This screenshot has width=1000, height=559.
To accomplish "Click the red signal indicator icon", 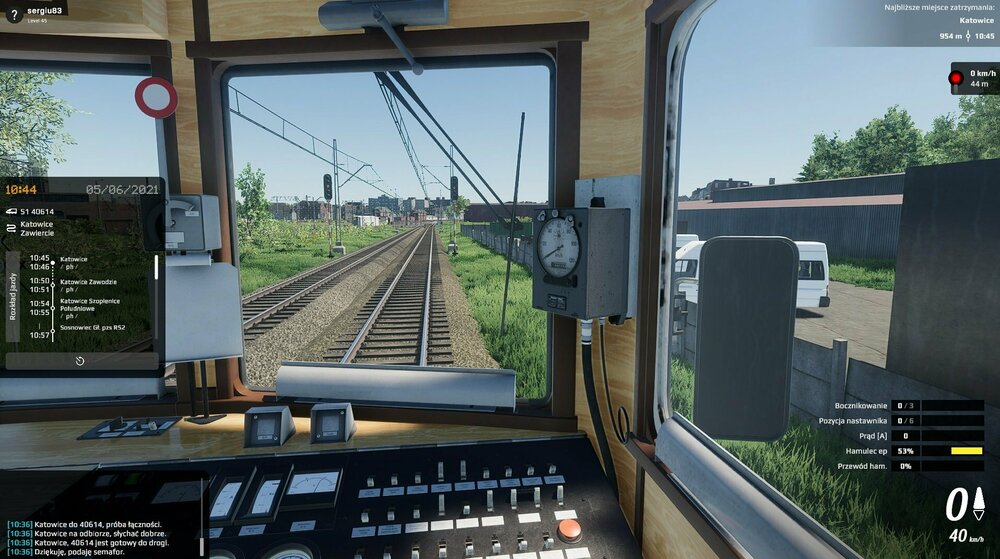I will (x=956, y=77).
